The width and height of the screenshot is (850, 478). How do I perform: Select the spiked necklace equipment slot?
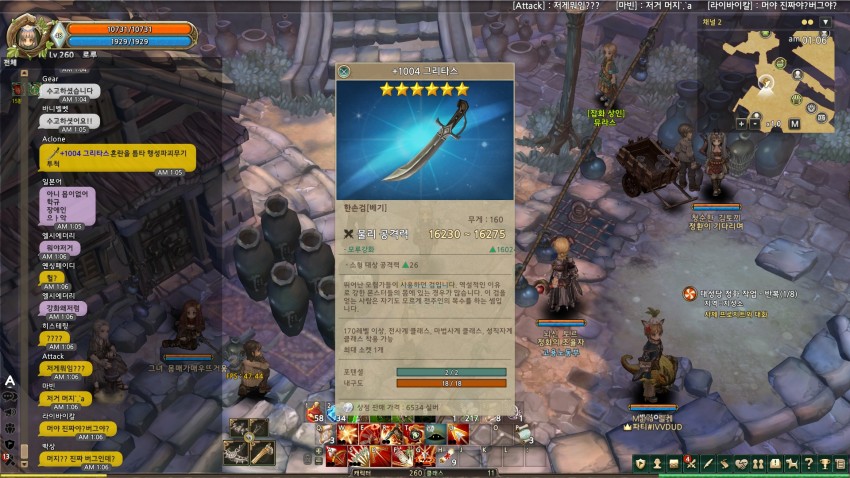click(237, 452)
